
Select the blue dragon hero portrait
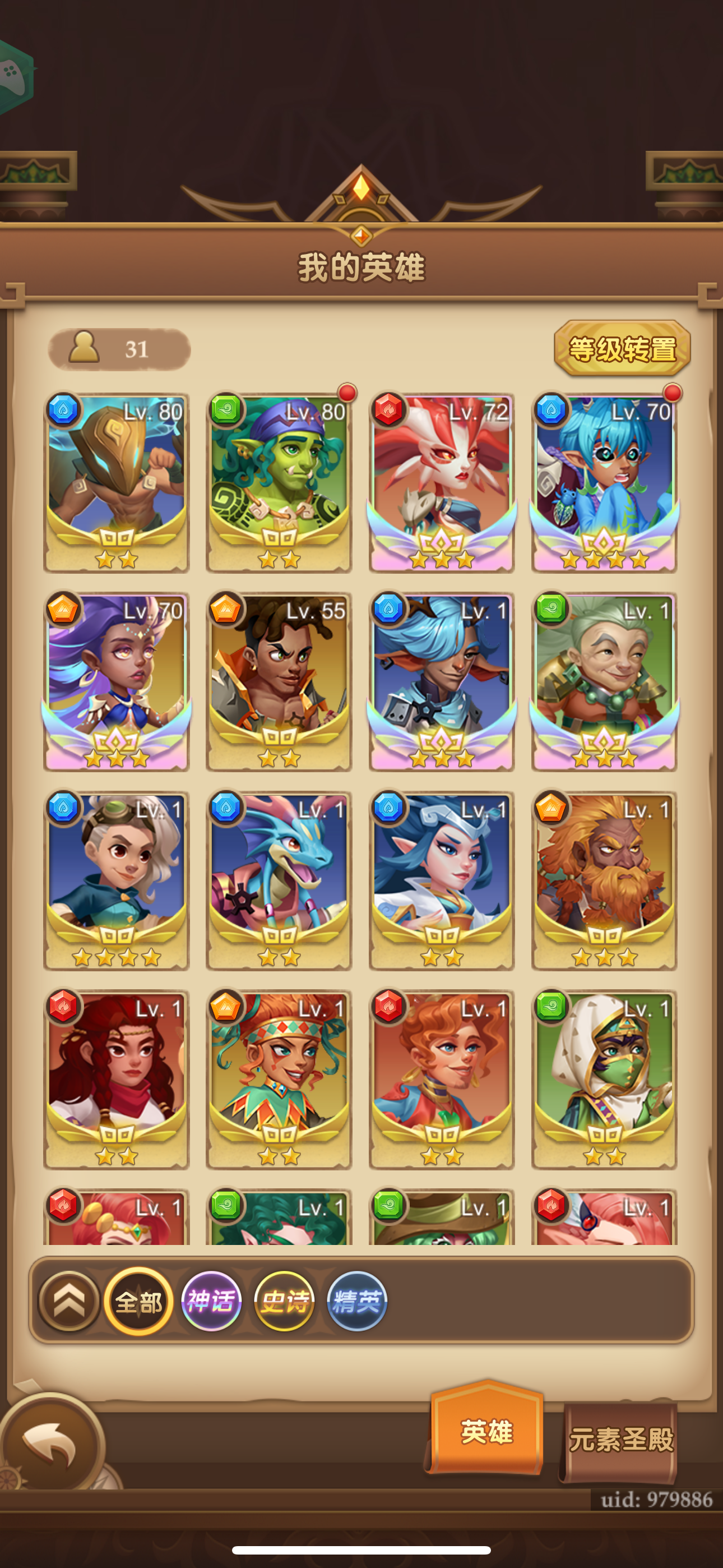pos(278,883)
